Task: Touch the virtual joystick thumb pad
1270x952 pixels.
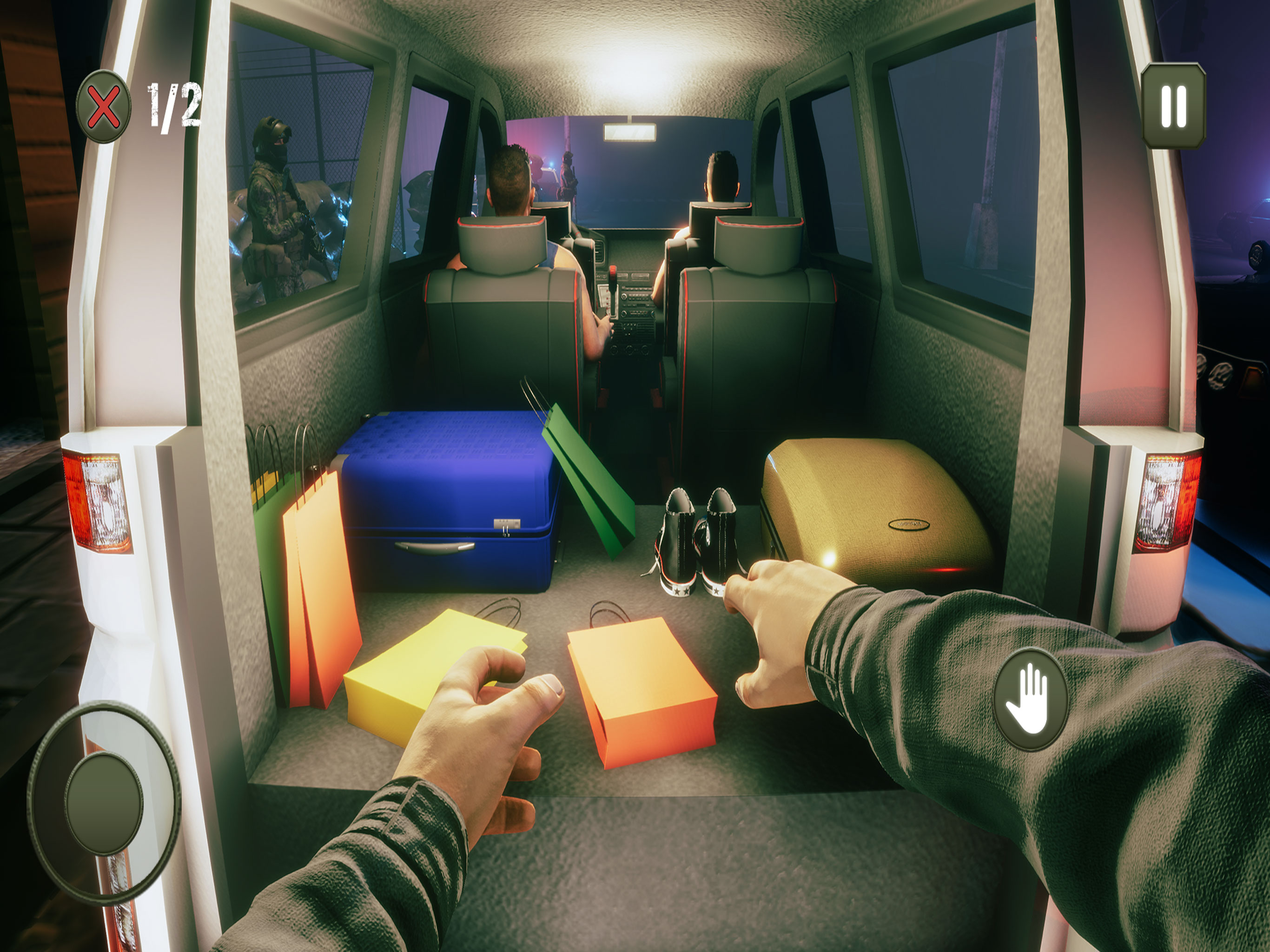Action: 103,802
